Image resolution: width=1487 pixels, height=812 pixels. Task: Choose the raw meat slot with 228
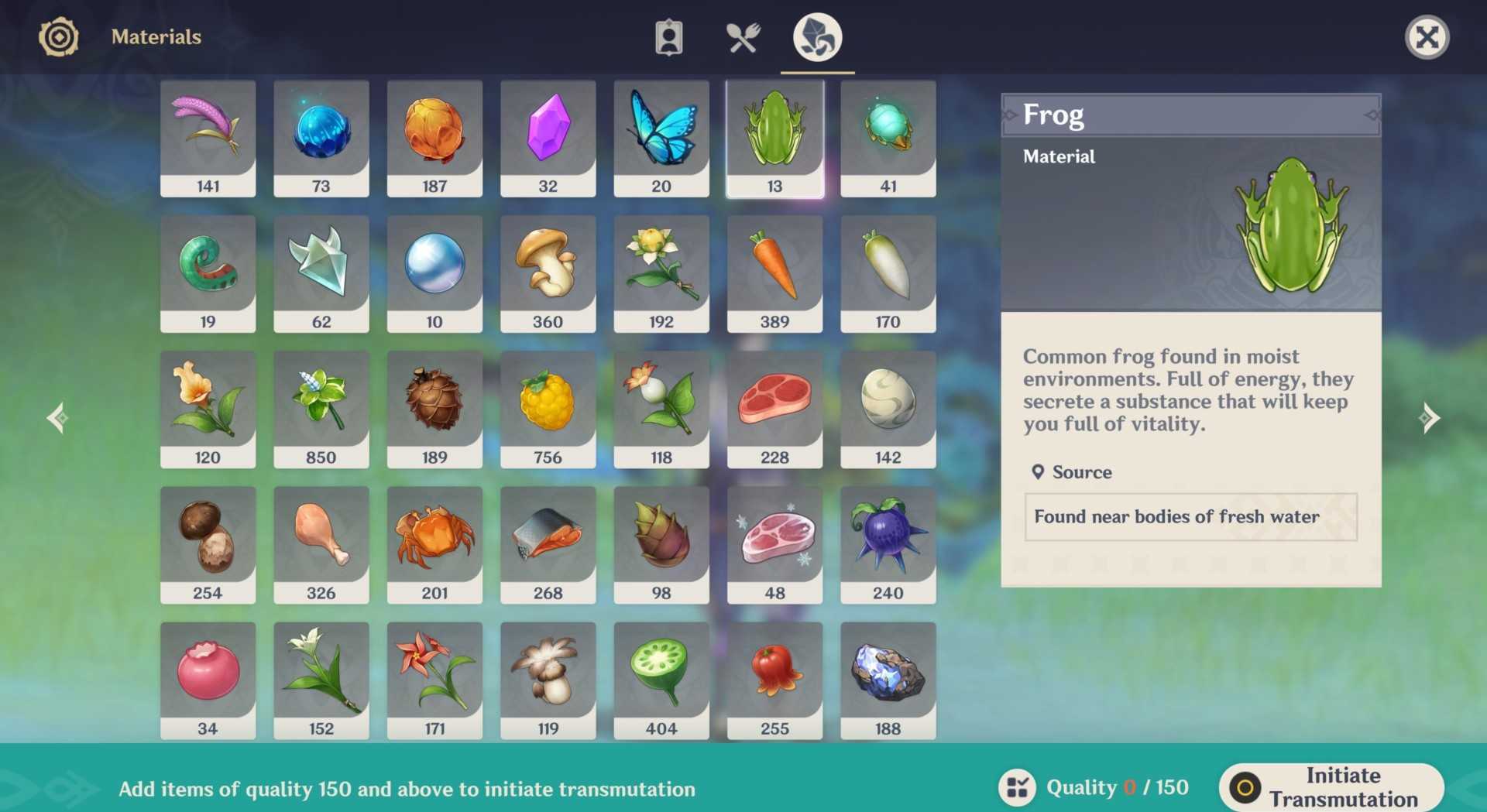(x=774, y=409)
